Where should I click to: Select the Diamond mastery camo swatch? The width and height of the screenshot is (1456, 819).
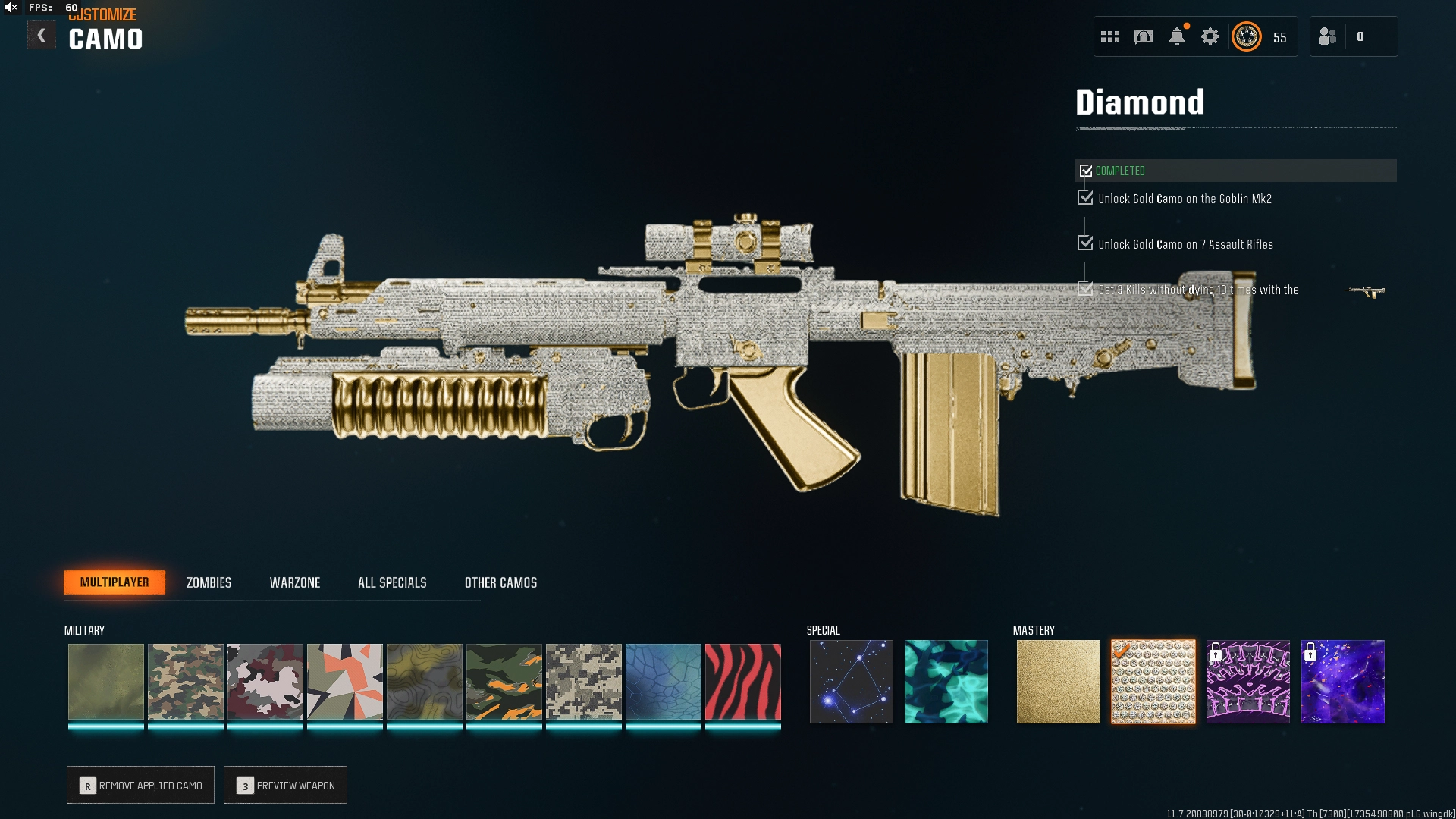click(1153, 681)
